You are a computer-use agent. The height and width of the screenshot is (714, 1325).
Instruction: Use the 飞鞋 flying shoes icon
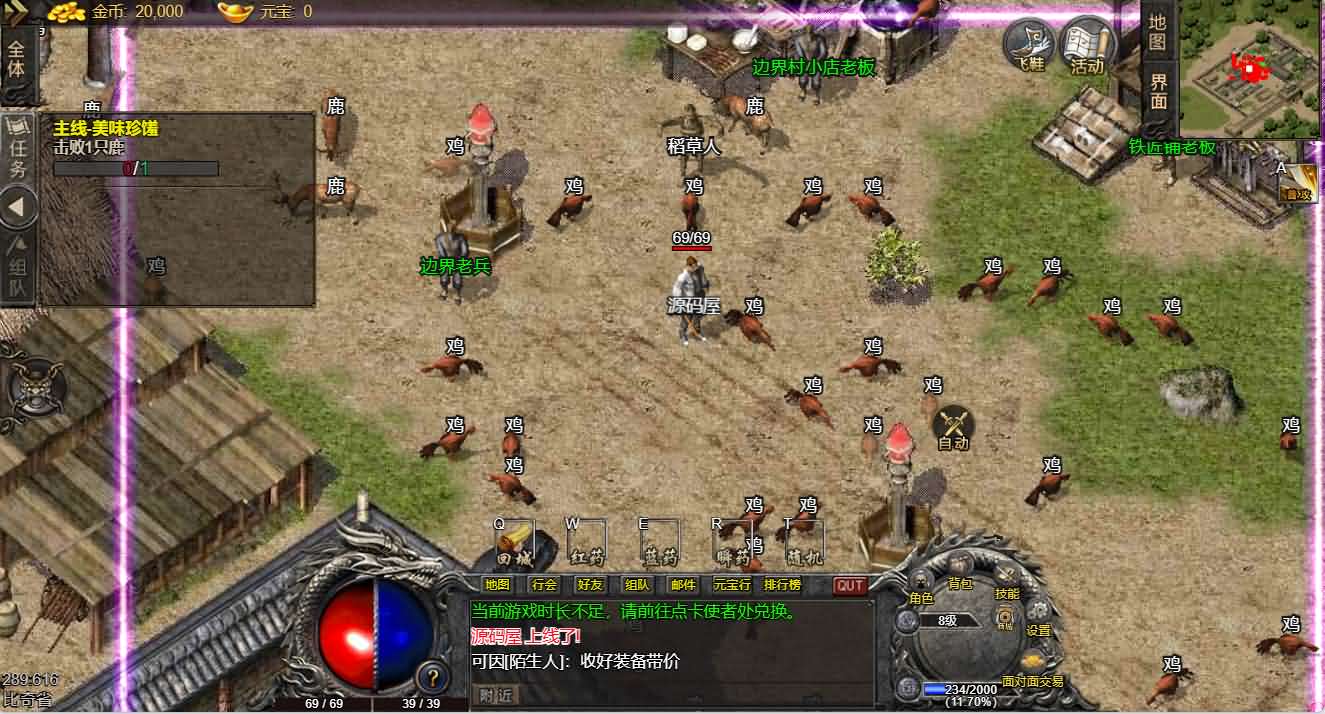pyautogui.click(x=1030, y=45)
